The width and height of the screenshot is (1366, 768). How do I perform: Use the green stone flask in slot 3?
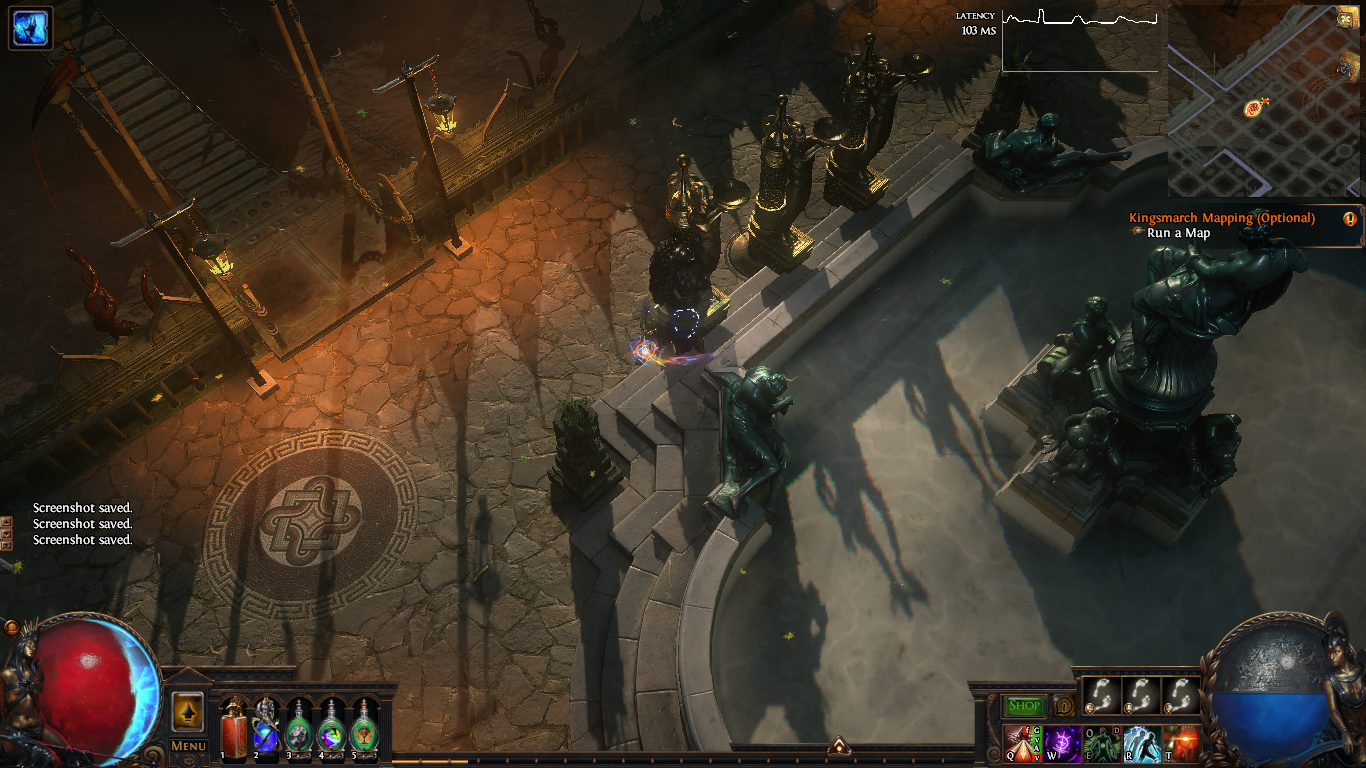(x=299, y=724)
